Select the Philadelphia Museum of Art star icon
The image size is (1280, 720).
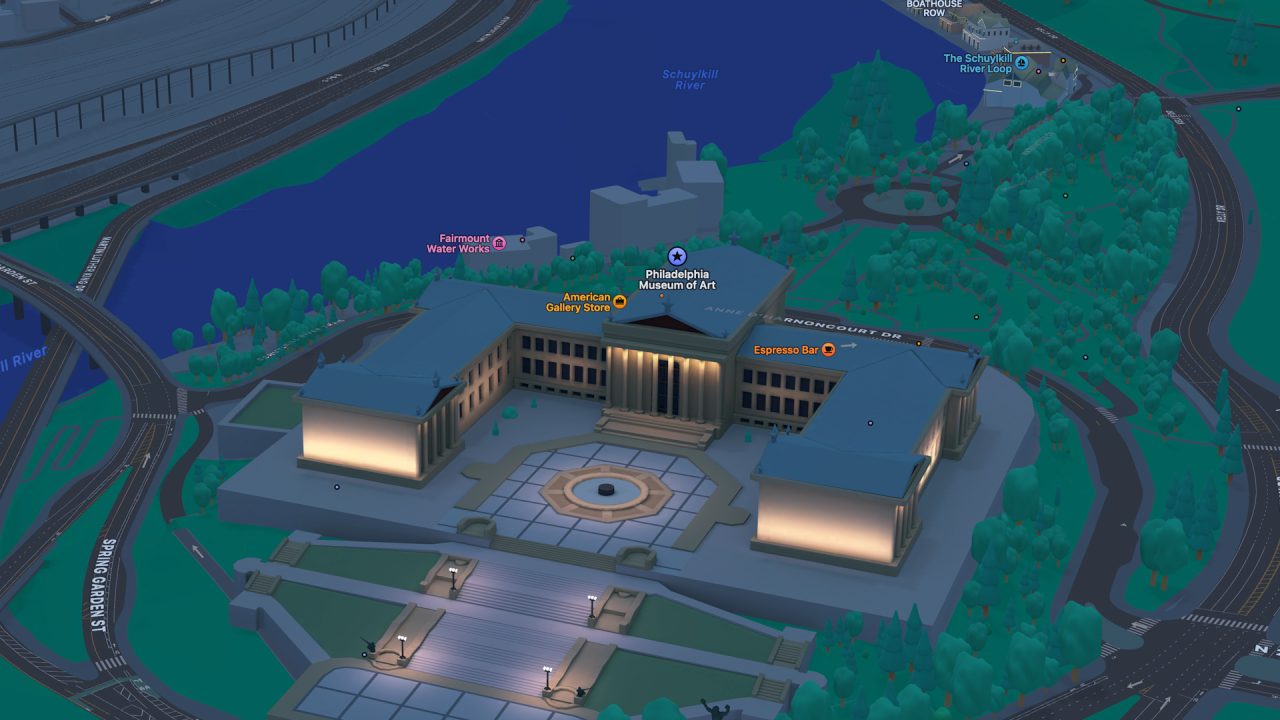tap(675, 256)
